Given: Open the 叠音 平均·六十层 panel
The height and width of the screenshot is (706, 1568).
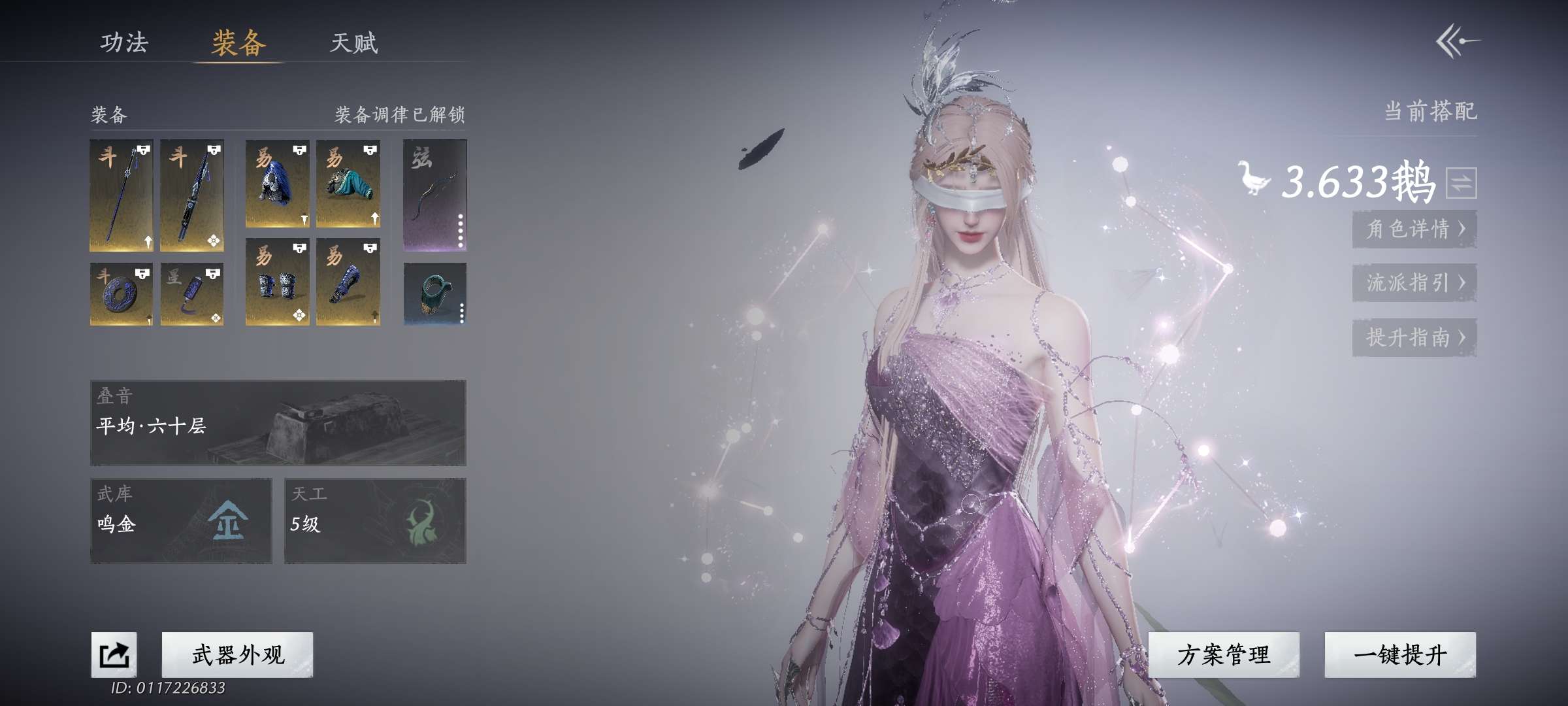Looking at the screenshot, I should coord(278,422).
